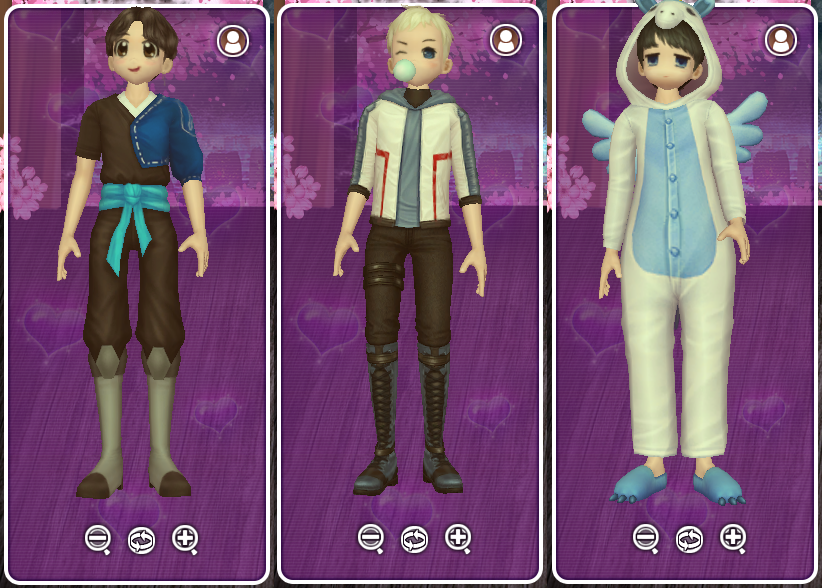
Task: Rotate the blonde white-jacket character preview
Action: (x=414, y=539)
